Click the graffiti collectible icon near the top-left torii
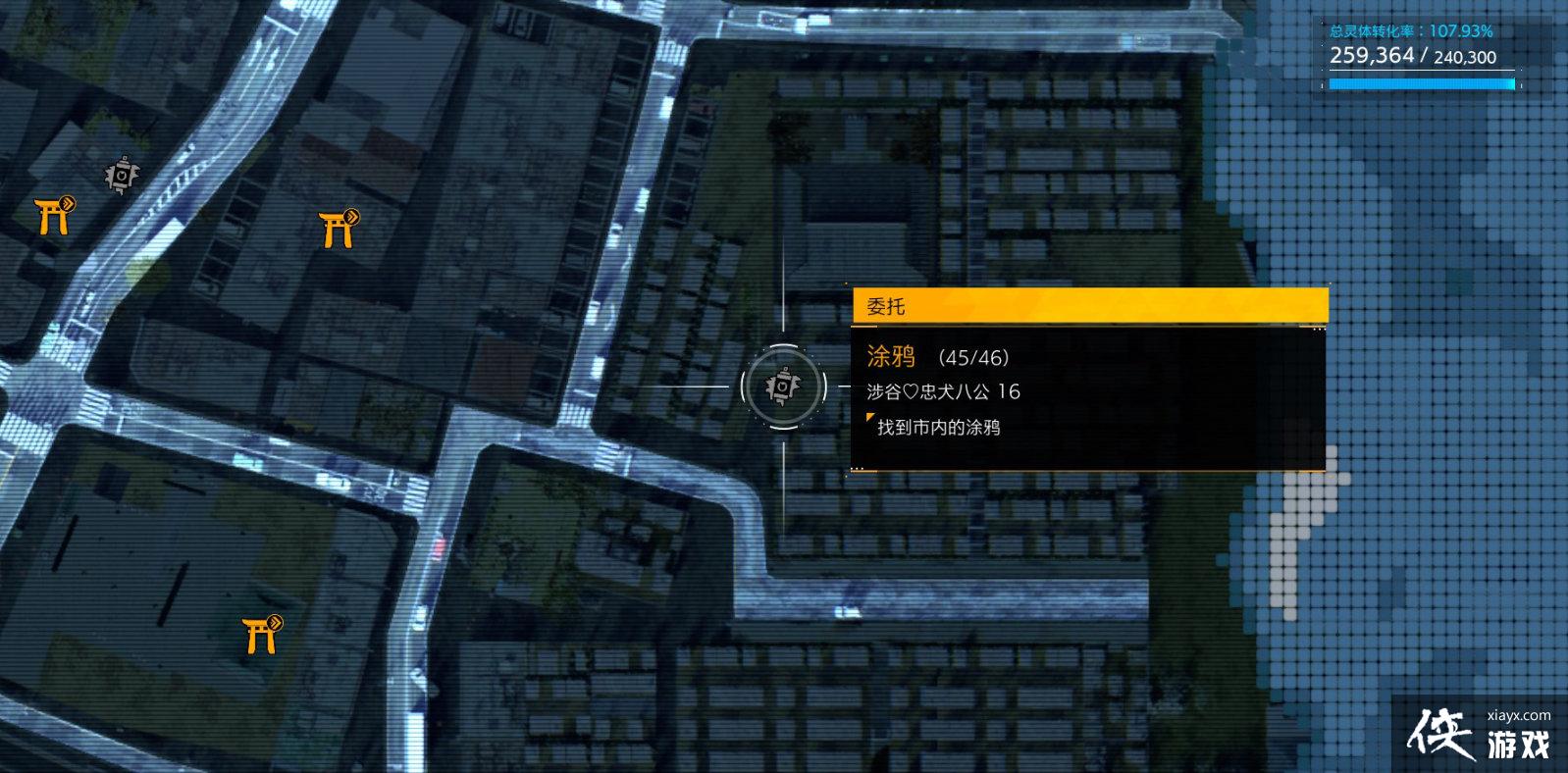 (120, 177)
